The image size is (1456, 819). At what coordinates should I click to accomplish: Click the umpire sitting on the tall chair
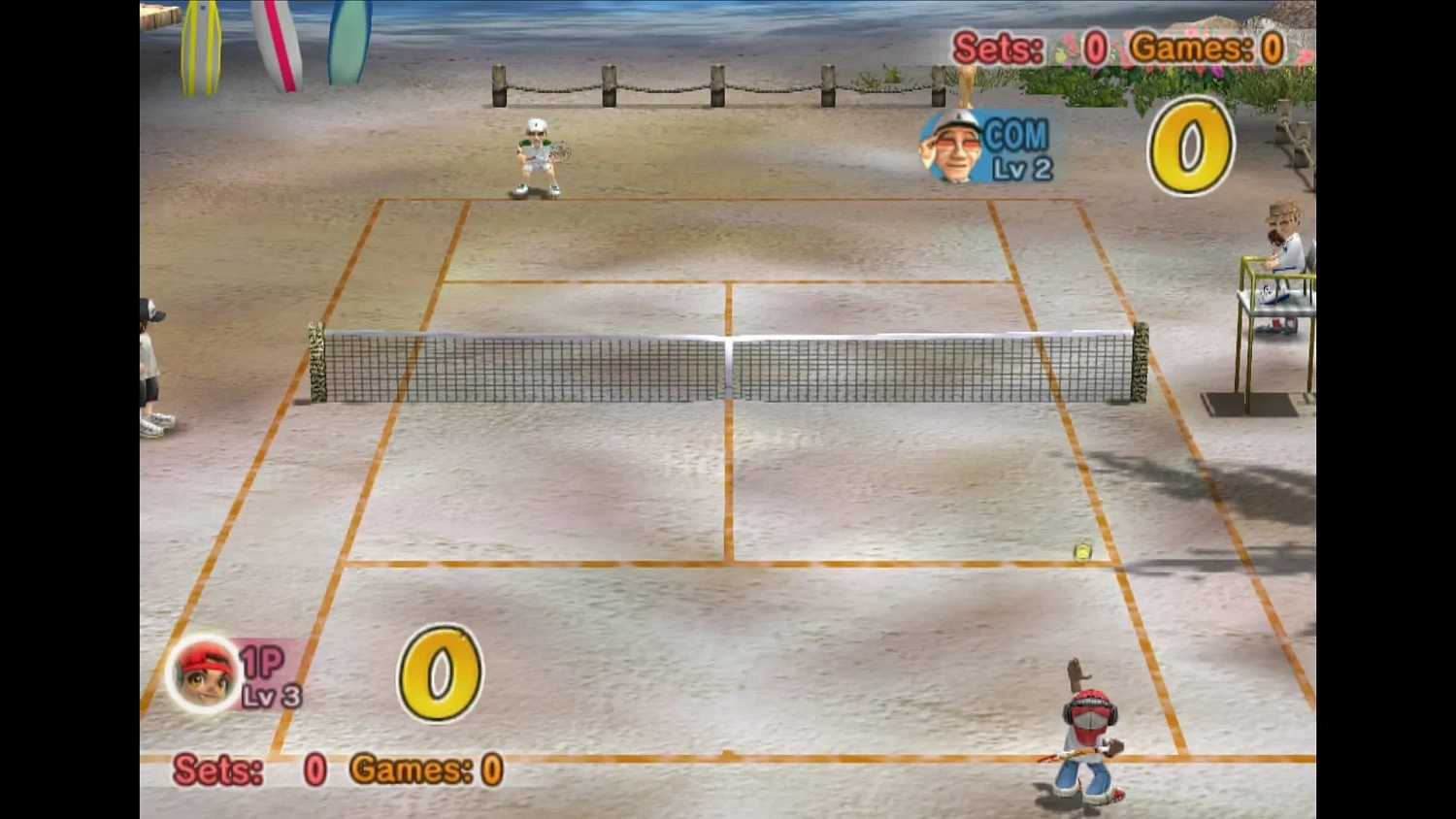(1279, 252)
